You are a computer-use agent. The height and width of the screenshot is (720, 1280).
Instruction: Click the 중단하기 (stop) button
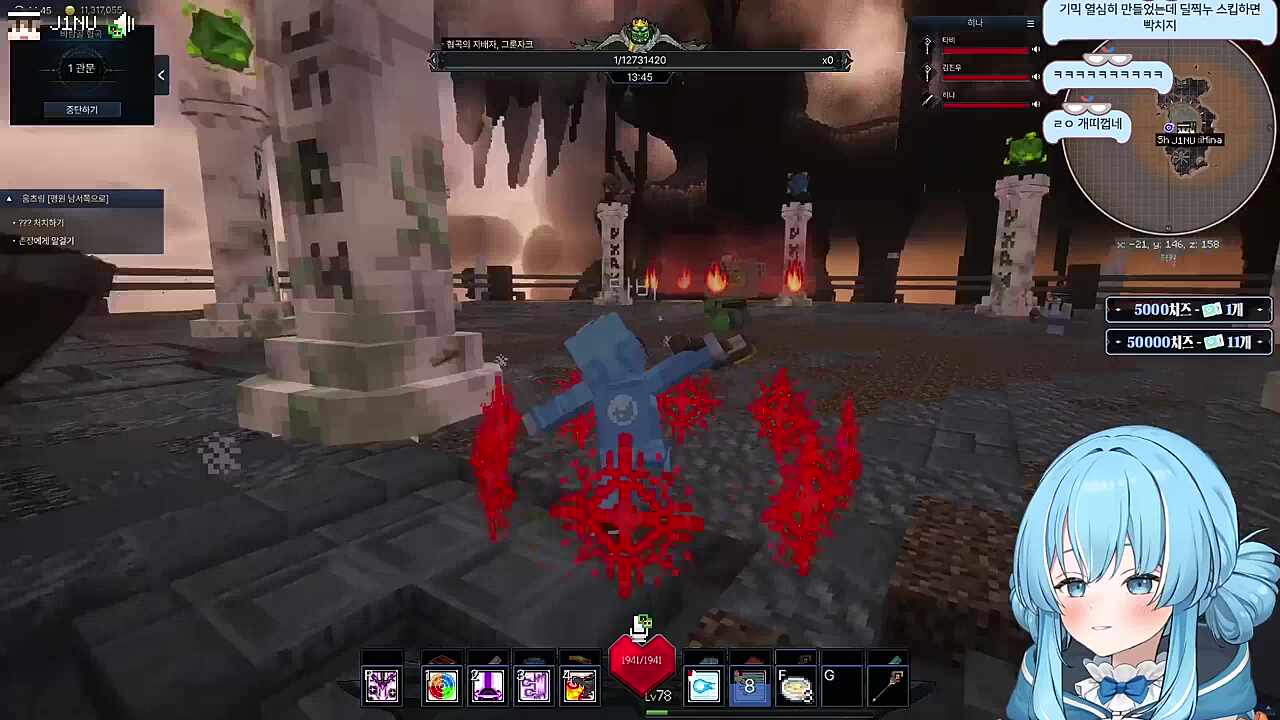(82, 109)
